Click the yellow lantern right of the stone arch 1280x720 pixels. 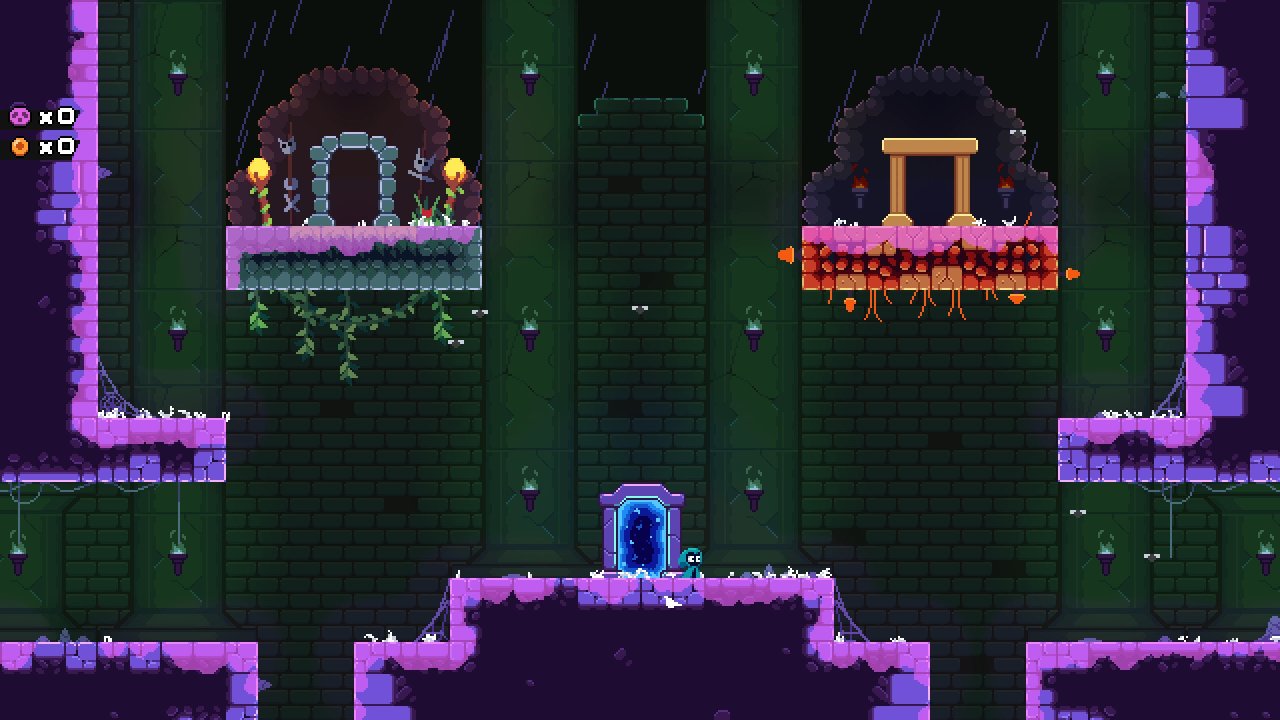(x=457, y=169)
